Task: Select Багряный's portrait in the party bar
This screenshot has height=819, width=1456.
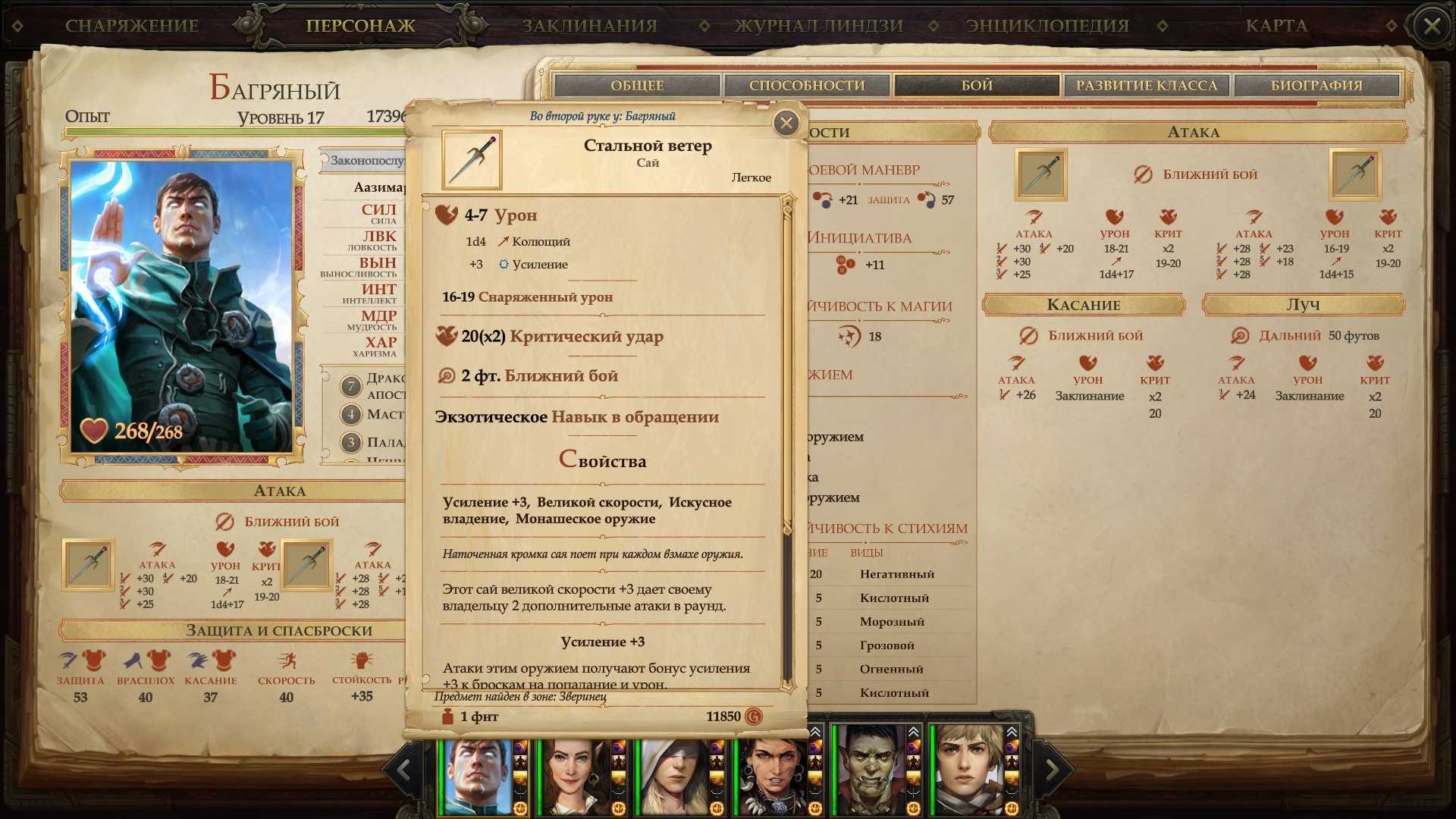Action: (476, 770)
